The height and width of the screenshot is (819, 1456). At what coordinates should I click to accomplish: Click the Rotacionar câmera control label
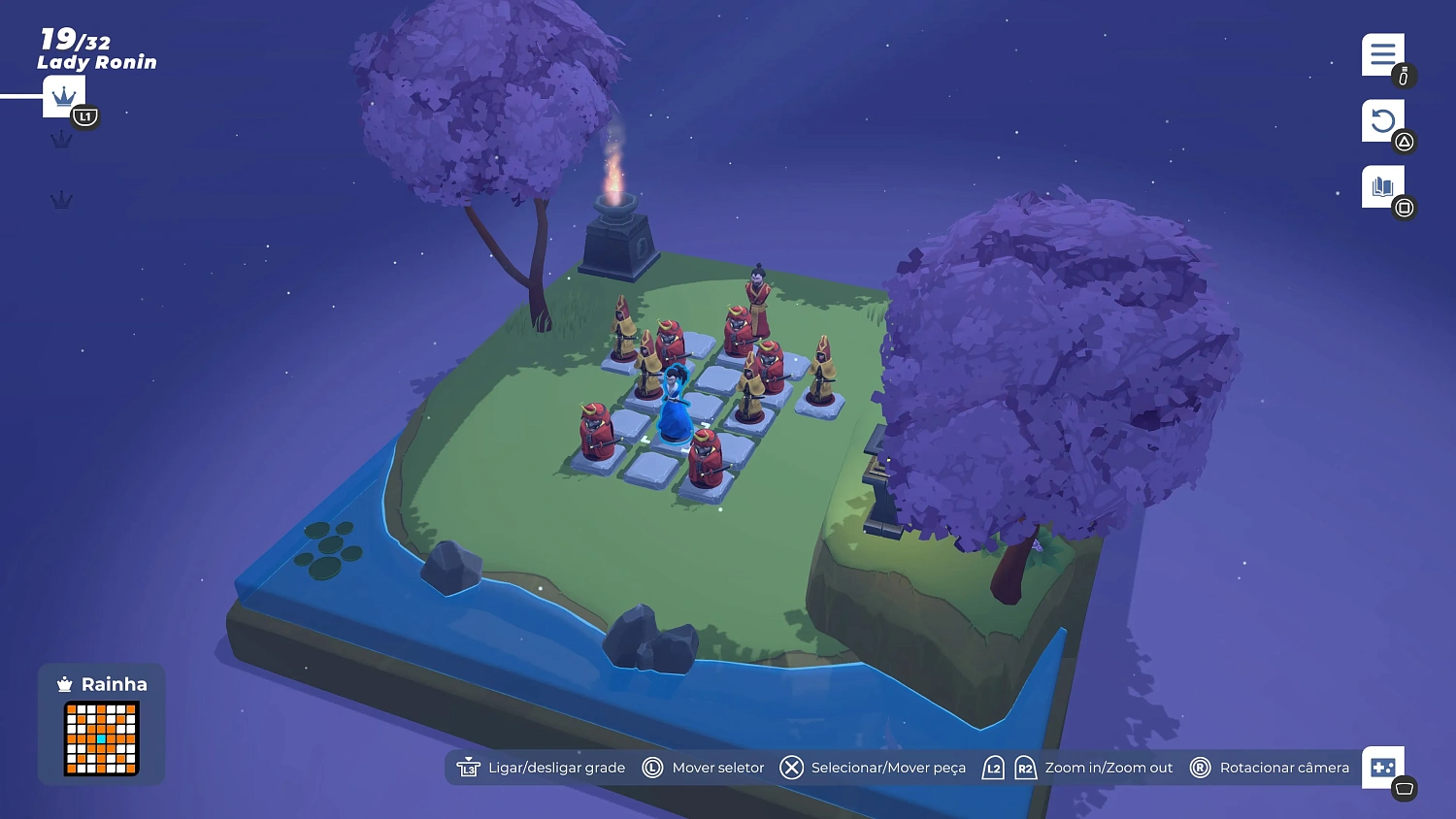1285,767
